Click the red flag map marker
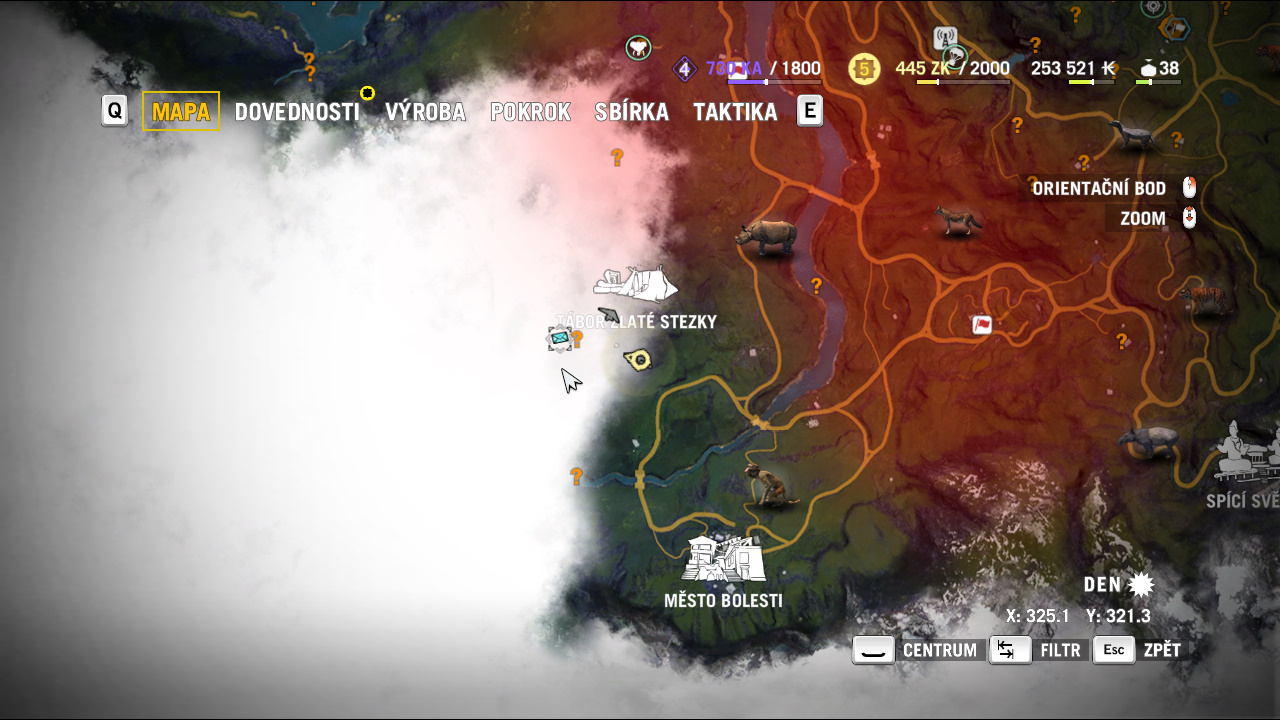1280x720 pixels. tap(982, 324)
